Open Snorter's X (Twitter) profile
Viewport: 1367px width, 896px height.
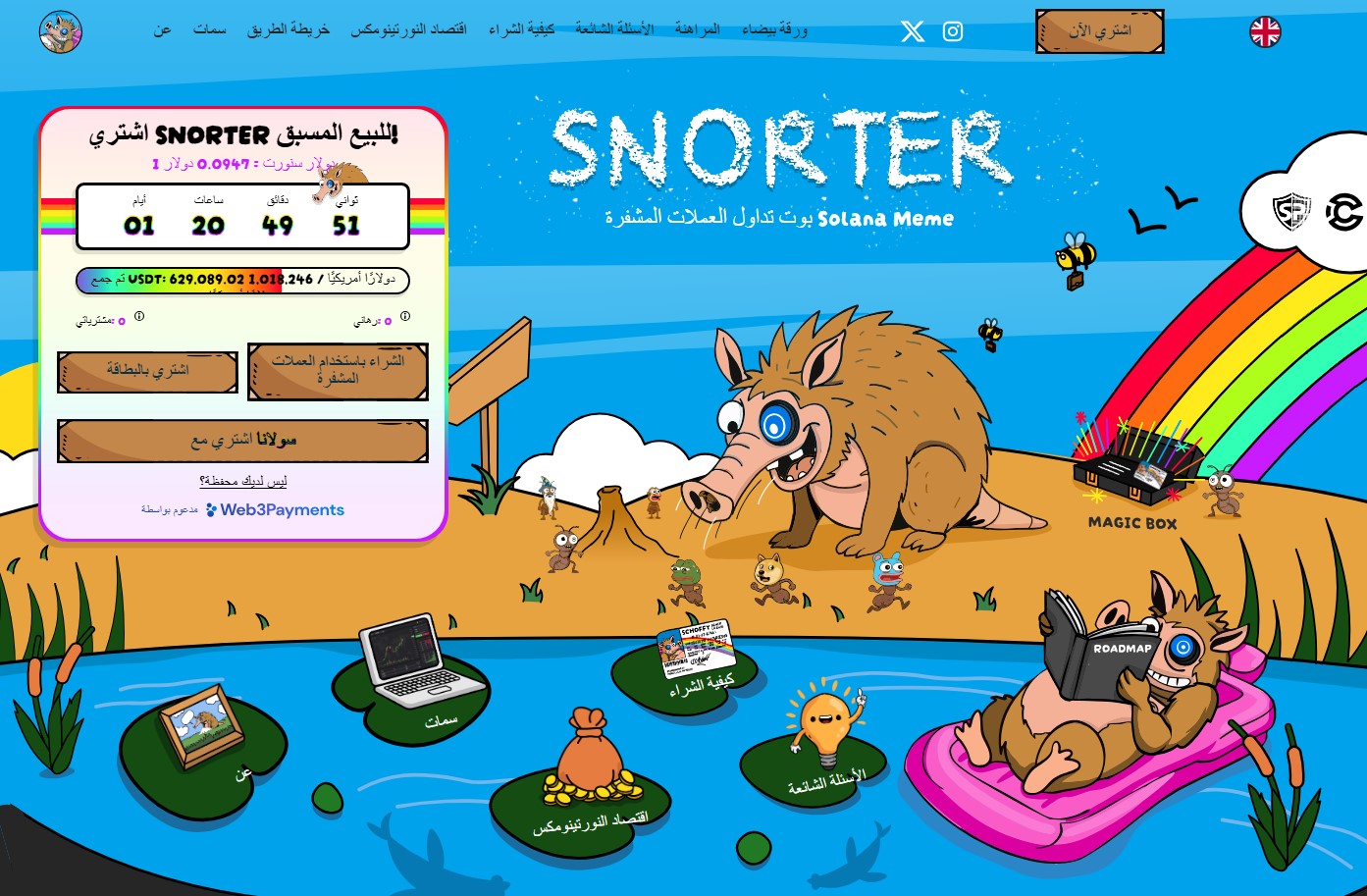coord(912,31)
